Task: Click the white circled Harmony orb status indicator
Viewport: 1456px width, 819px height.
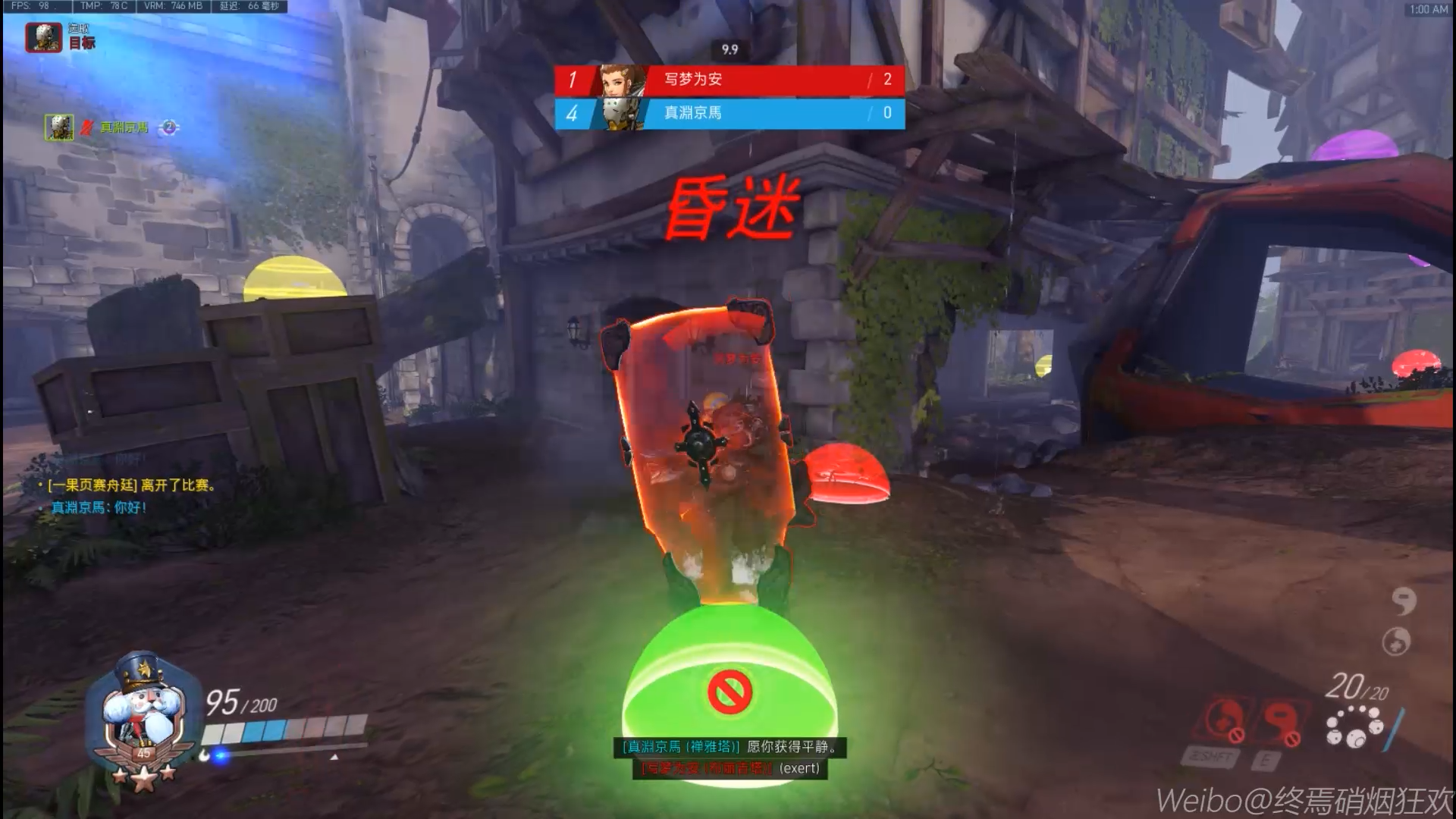Action: 1396,642
